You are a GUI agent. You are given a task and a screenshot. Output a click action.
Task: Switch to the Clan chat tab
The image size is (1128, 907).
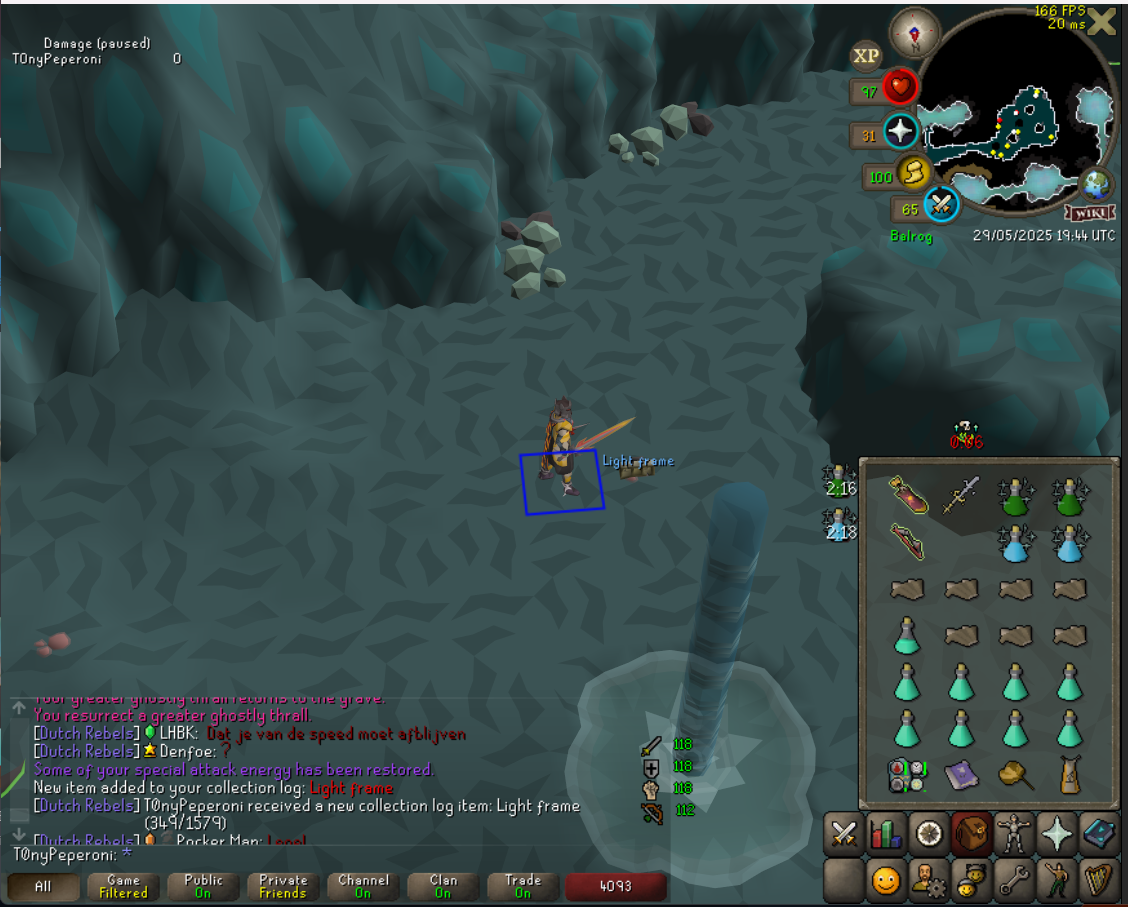(443, 887)
